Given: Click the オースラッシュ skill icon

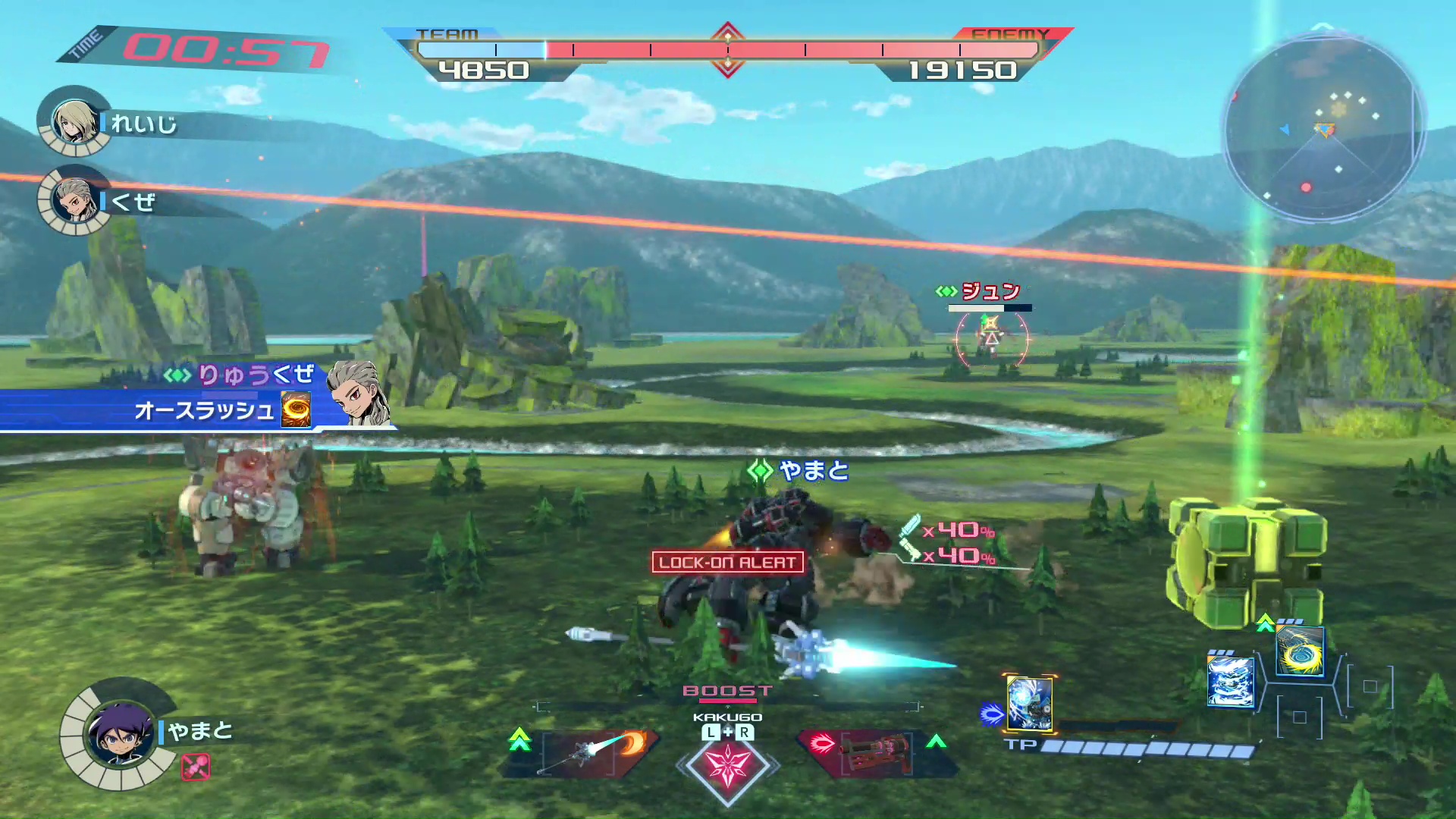Looking at the screenshot, I should (296, 410).
